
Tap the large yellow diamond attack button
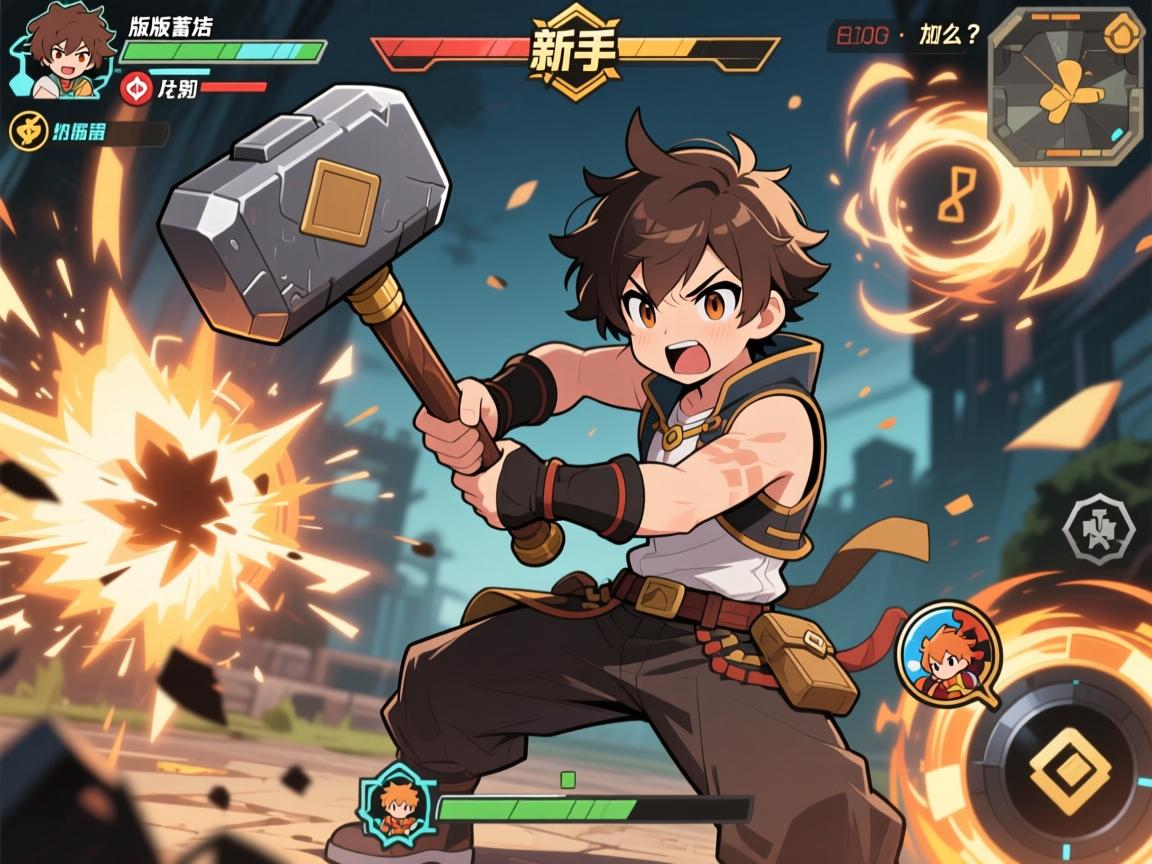pos(1069,768)
